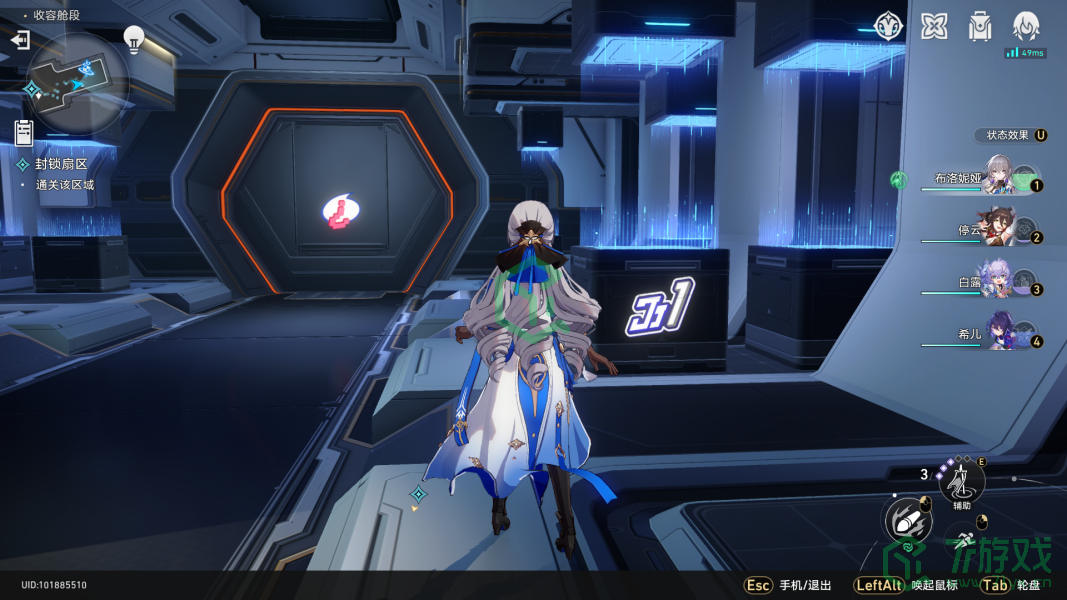Image resolution: width=1067 pixels, height=600 pixels.
Task: Click the exit door icon
Action: (x=20, y=40)
